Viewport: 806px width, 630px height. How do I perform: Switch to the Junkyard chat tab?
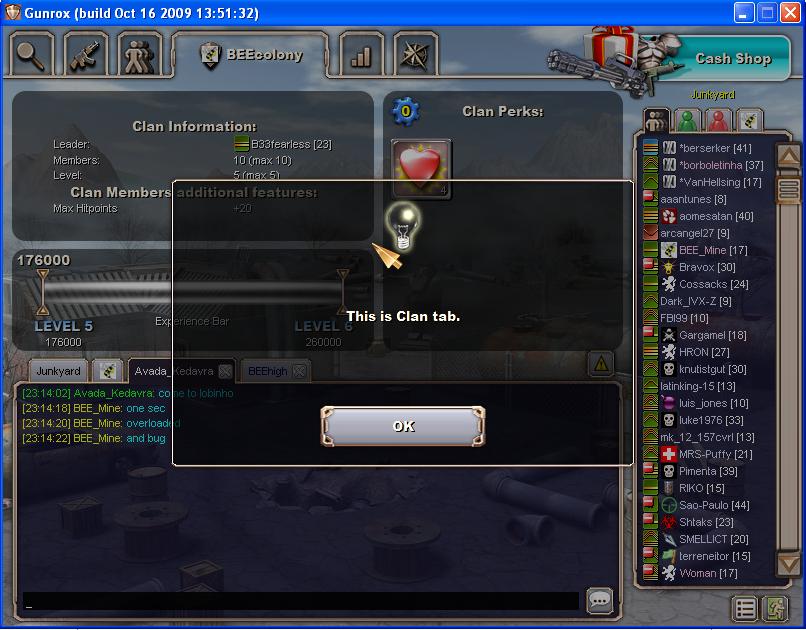[58, 371]
